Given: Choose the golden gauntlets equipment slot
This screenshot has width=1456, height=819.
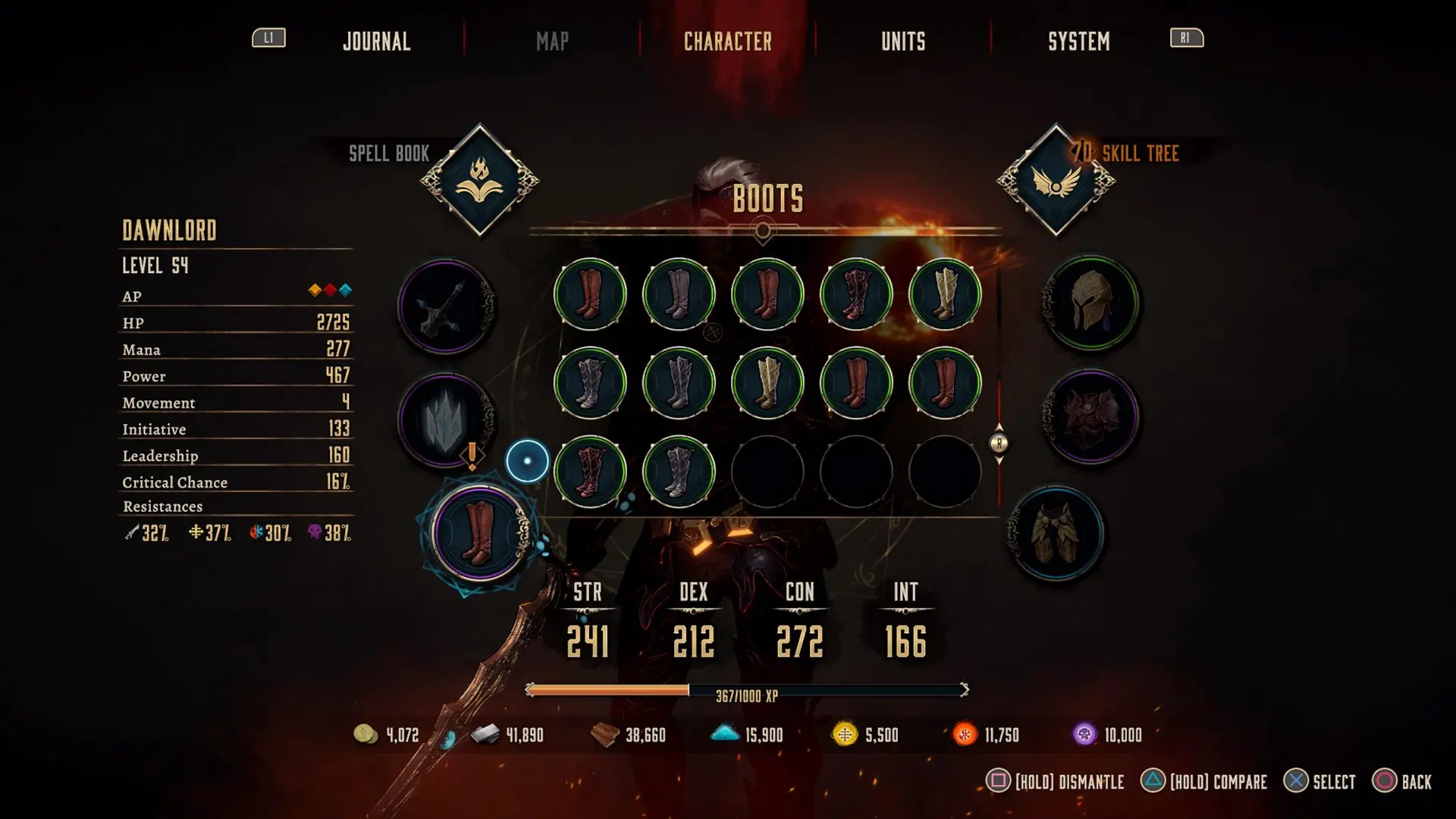Looking at the screenshot, I should [x=1056, y=533].
